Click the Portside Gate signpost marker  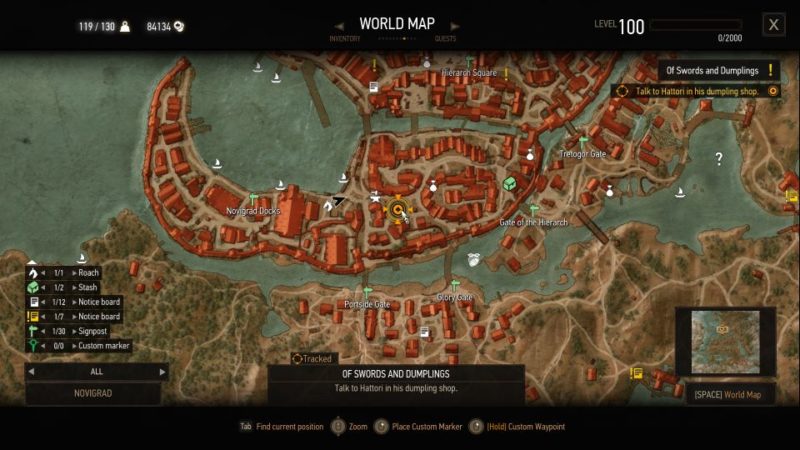coord(368,292)
